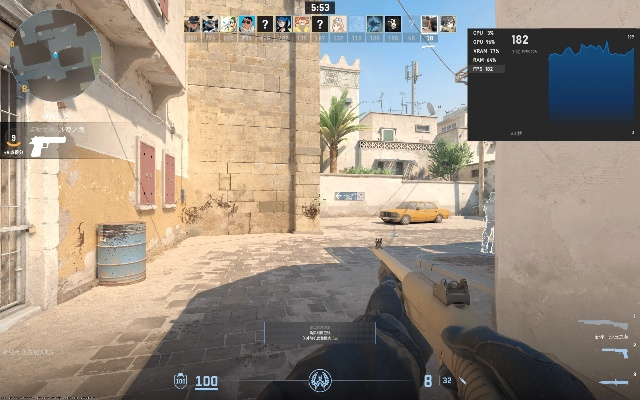Select the FPS row in performance overlay
The image size is (640, 400).
click(x=488, y=69)
